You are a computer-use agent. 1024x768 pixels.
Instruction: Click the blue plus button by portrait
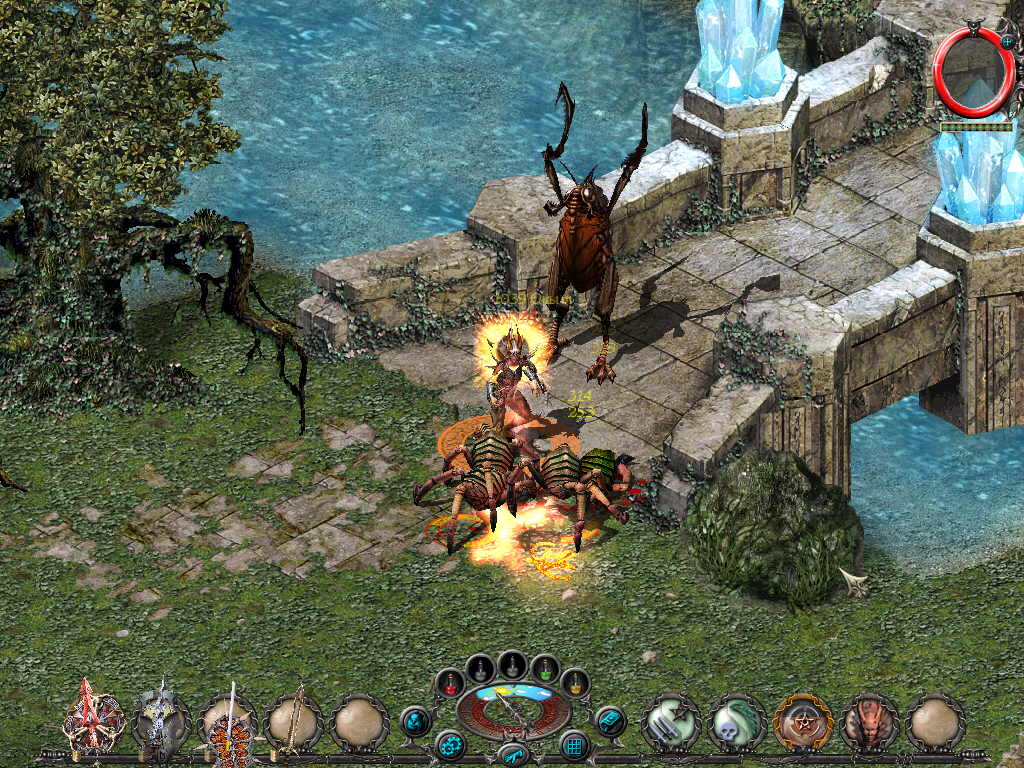coord(1007,42)
